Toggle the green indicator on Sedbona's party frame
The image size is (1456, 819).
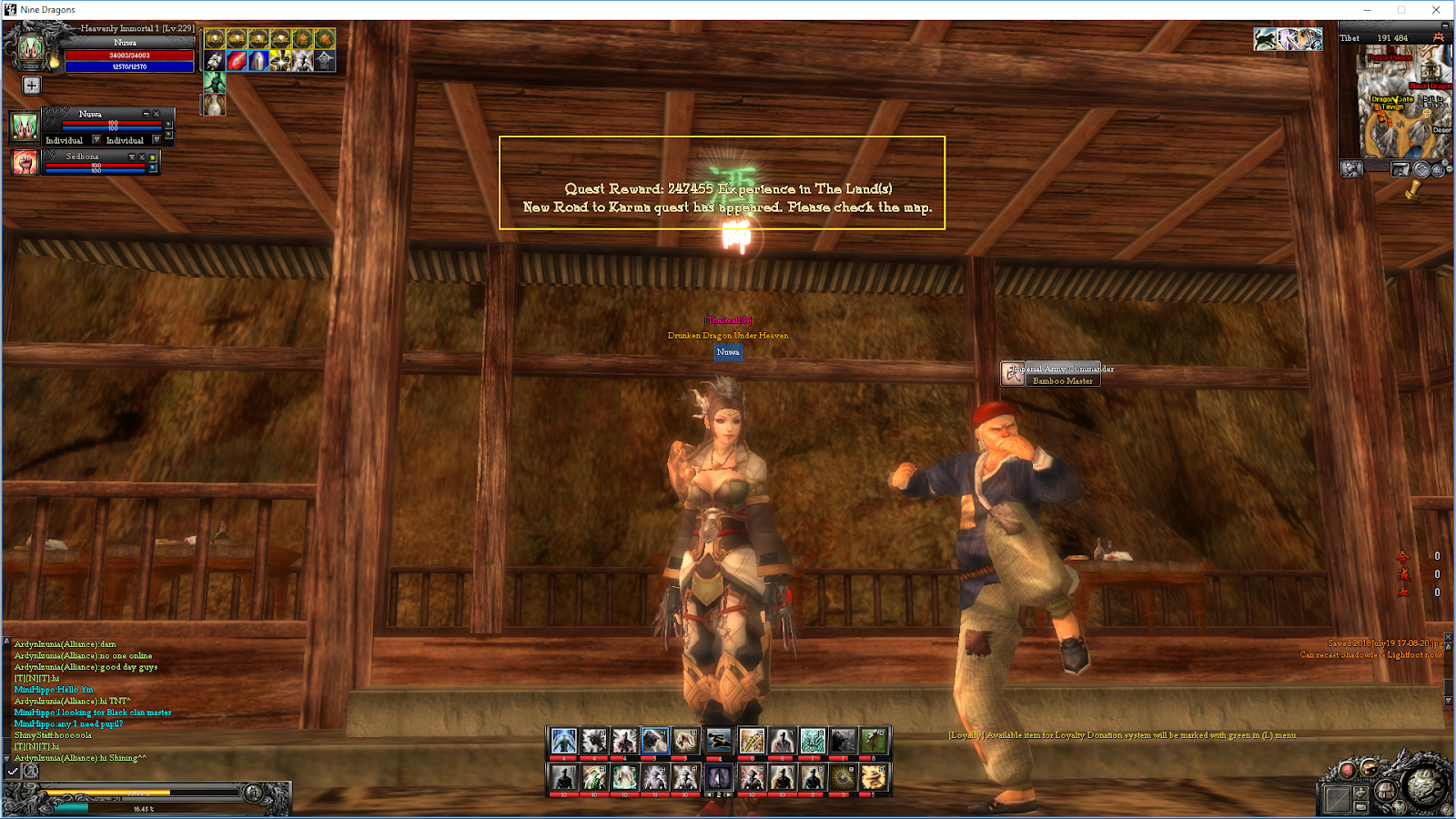[153, 158]
